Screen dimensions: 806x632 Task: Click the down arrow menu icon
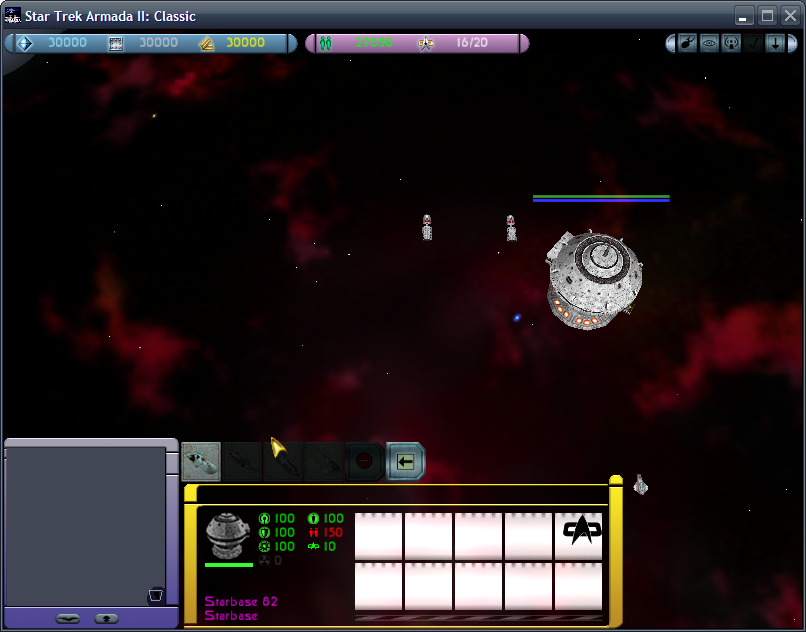pyautogui.click(x=774, y=43)
